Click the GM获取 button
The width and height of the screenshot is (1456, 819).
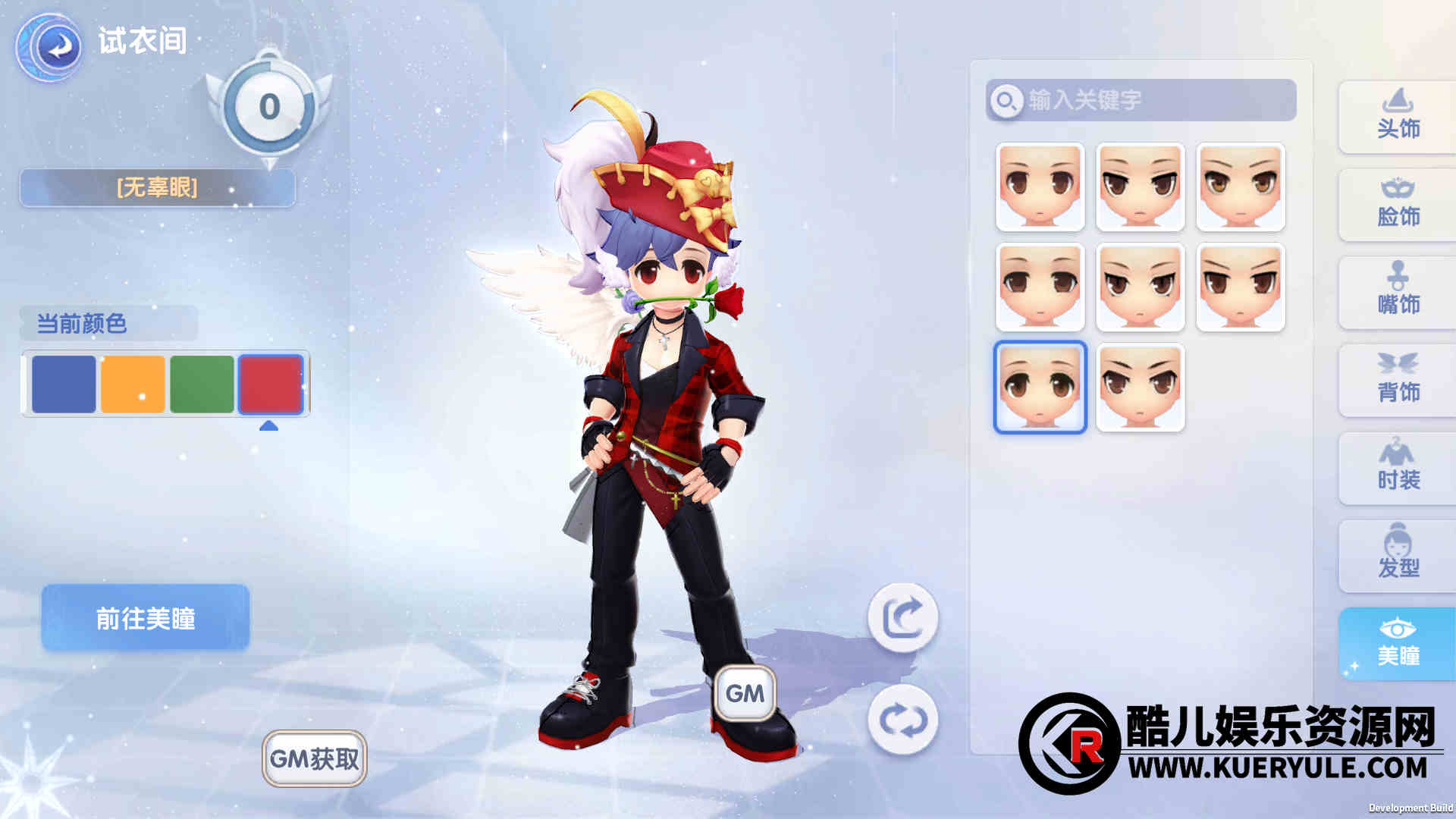(x=315, y=758)
